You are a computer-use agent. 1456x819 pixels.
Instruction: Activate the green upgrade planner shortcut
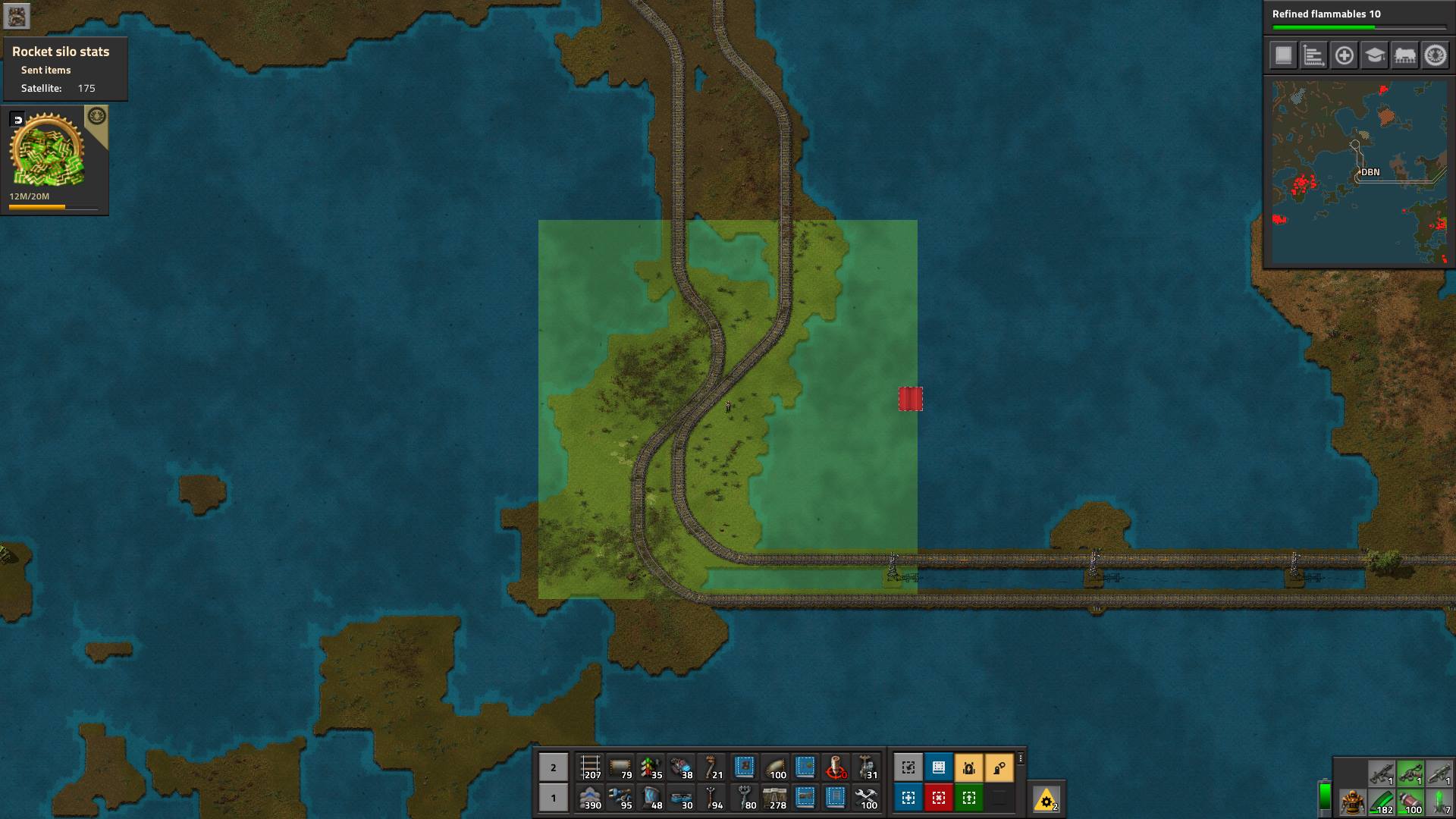tap(969, 798)
